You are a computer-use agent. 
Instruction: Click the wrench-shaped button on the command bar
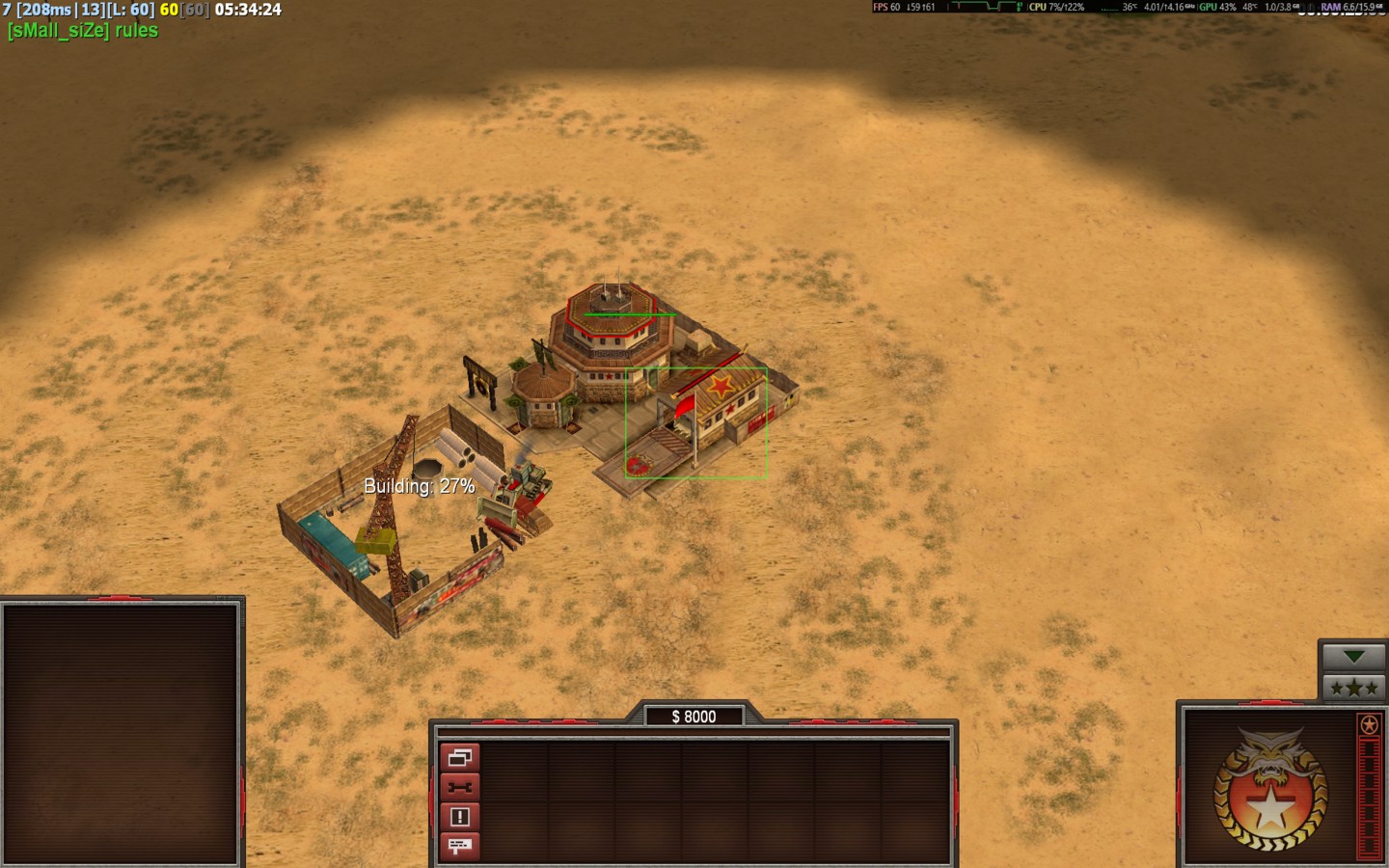tap(459, 788)
